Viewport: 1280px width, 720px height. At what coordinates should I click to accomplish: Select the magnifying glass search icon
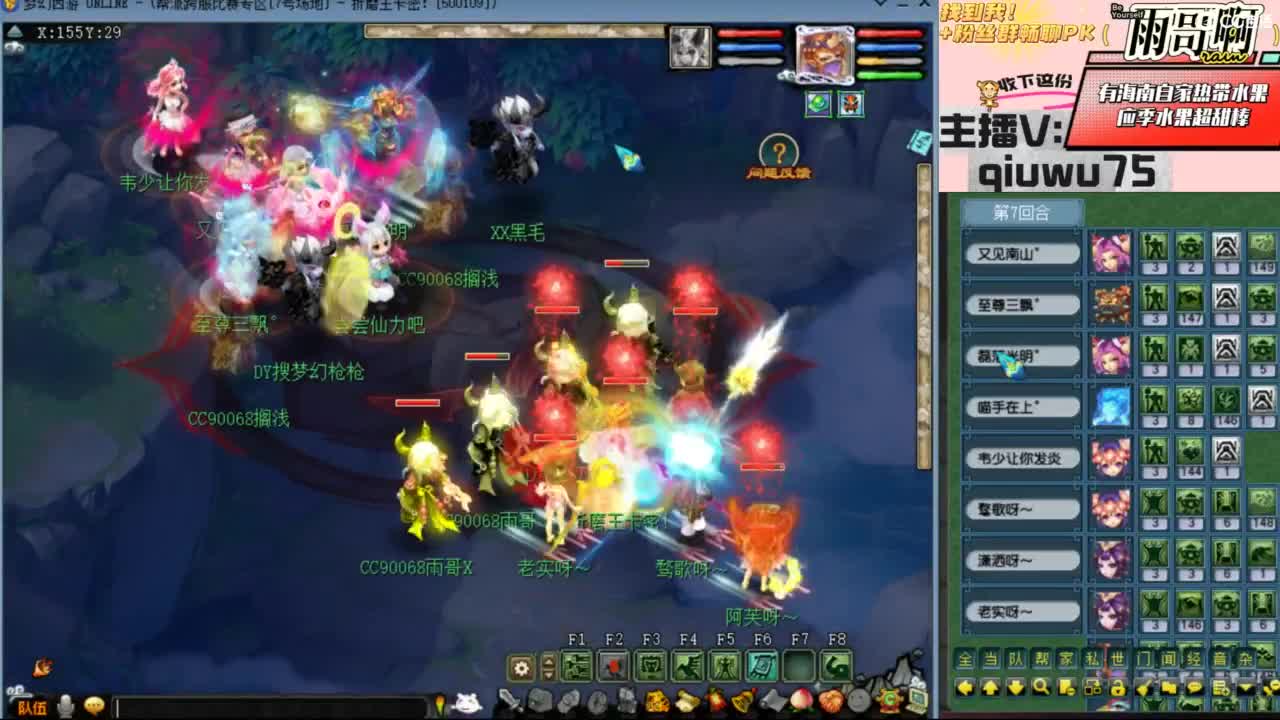(x=1040, y=688)
